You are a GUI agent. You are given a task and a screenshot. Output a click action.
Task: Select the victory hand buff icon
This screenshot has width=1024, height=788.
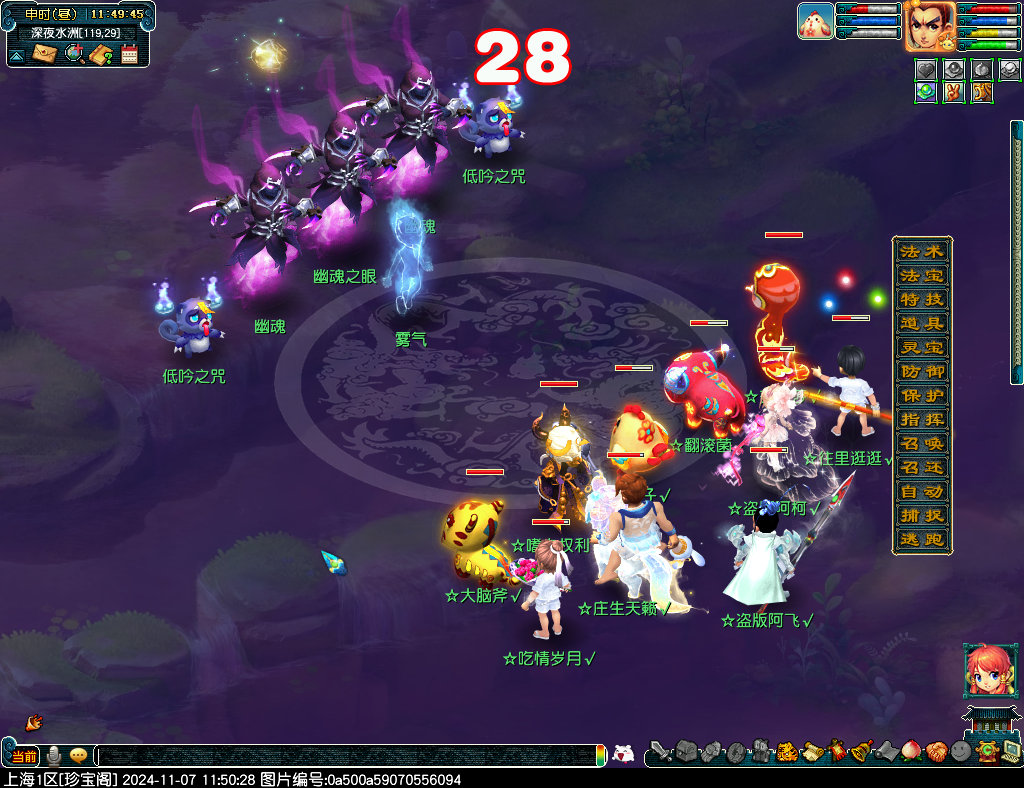pyautogui.click(x=953, y=92)
